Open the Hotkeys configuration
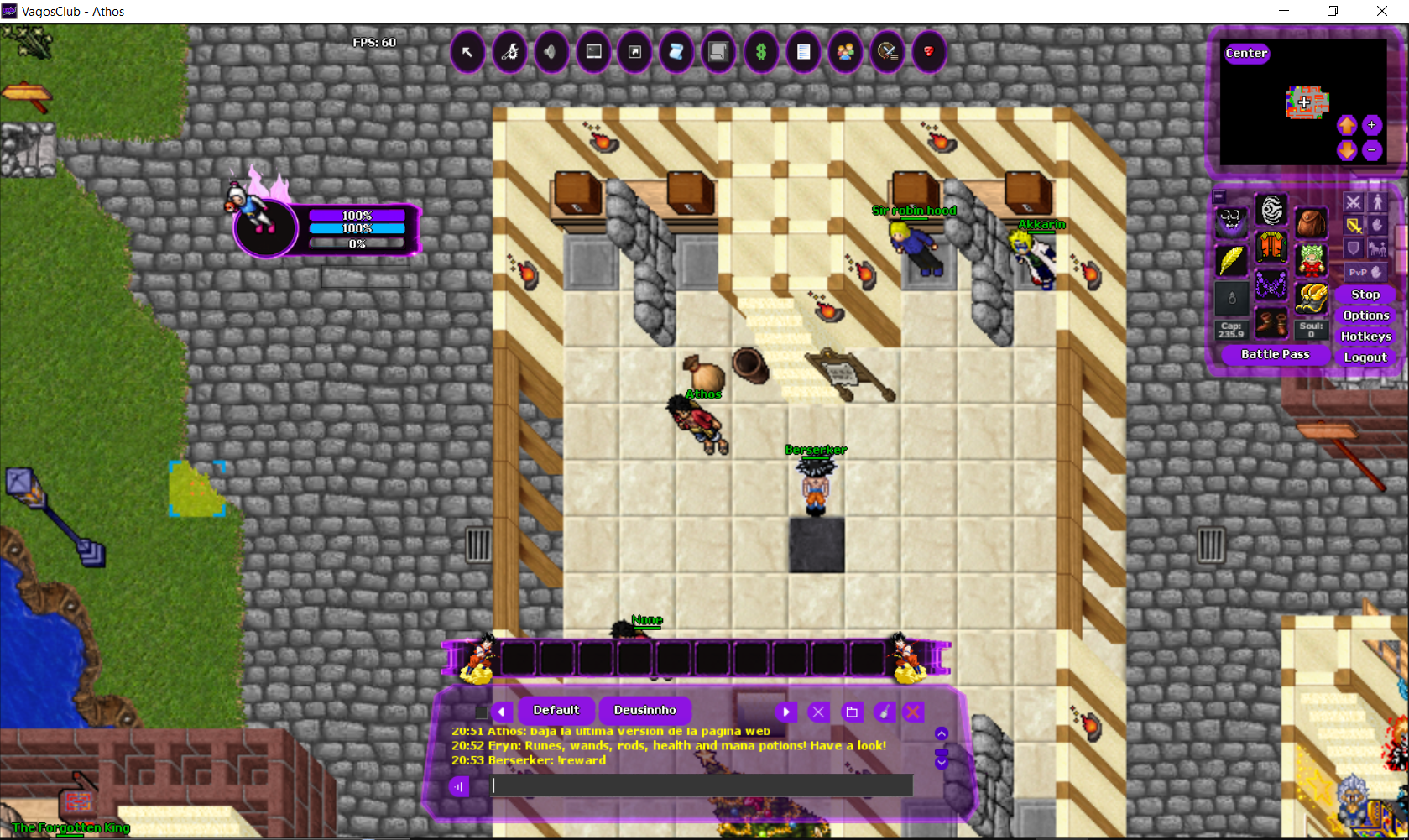Viewport: 1409px width, 840px height. point(1365,337)
